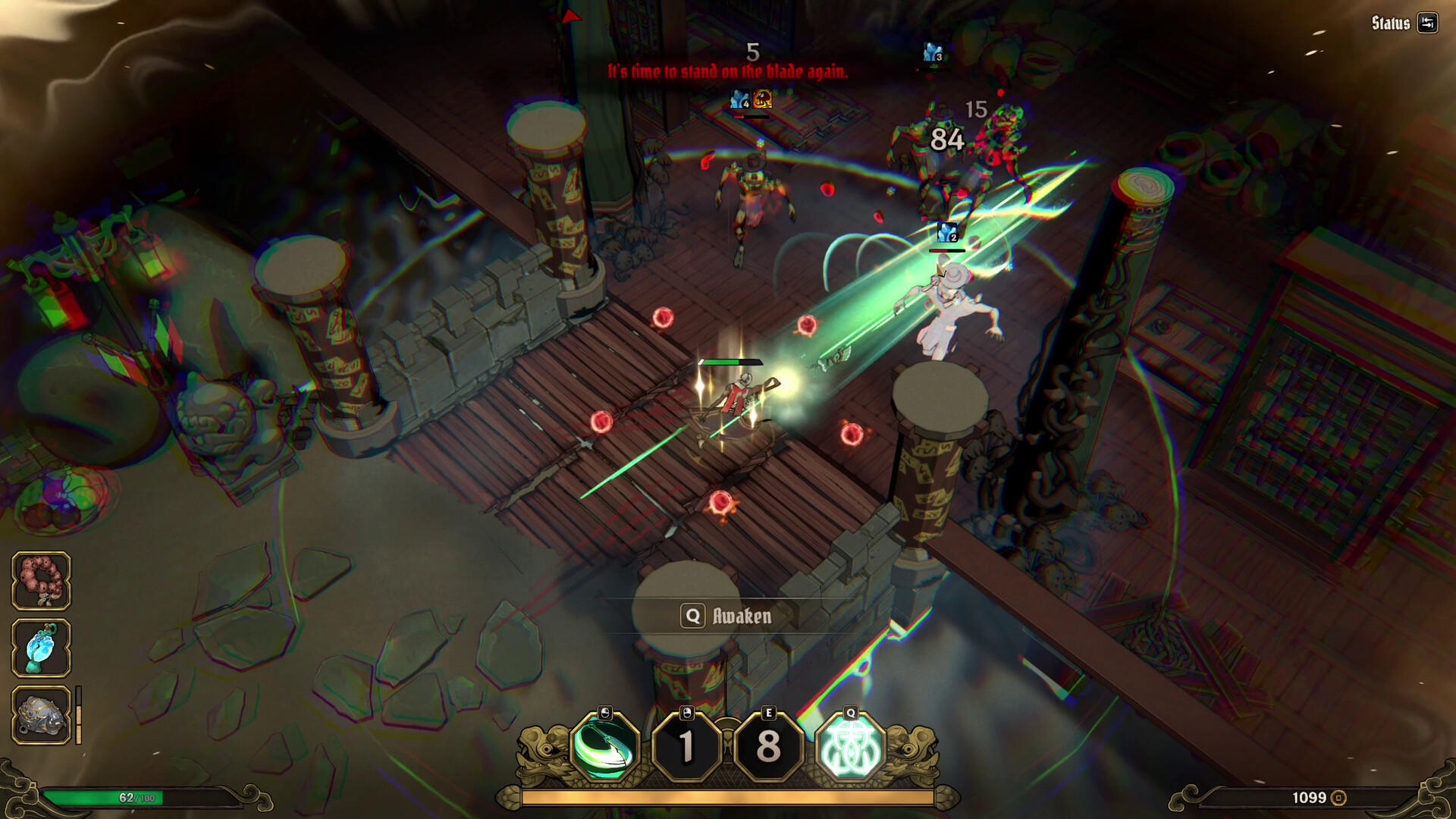Click the stone lion artifact icon
The width and height of the screenshot is (1456, 819).
click(42, 714)
